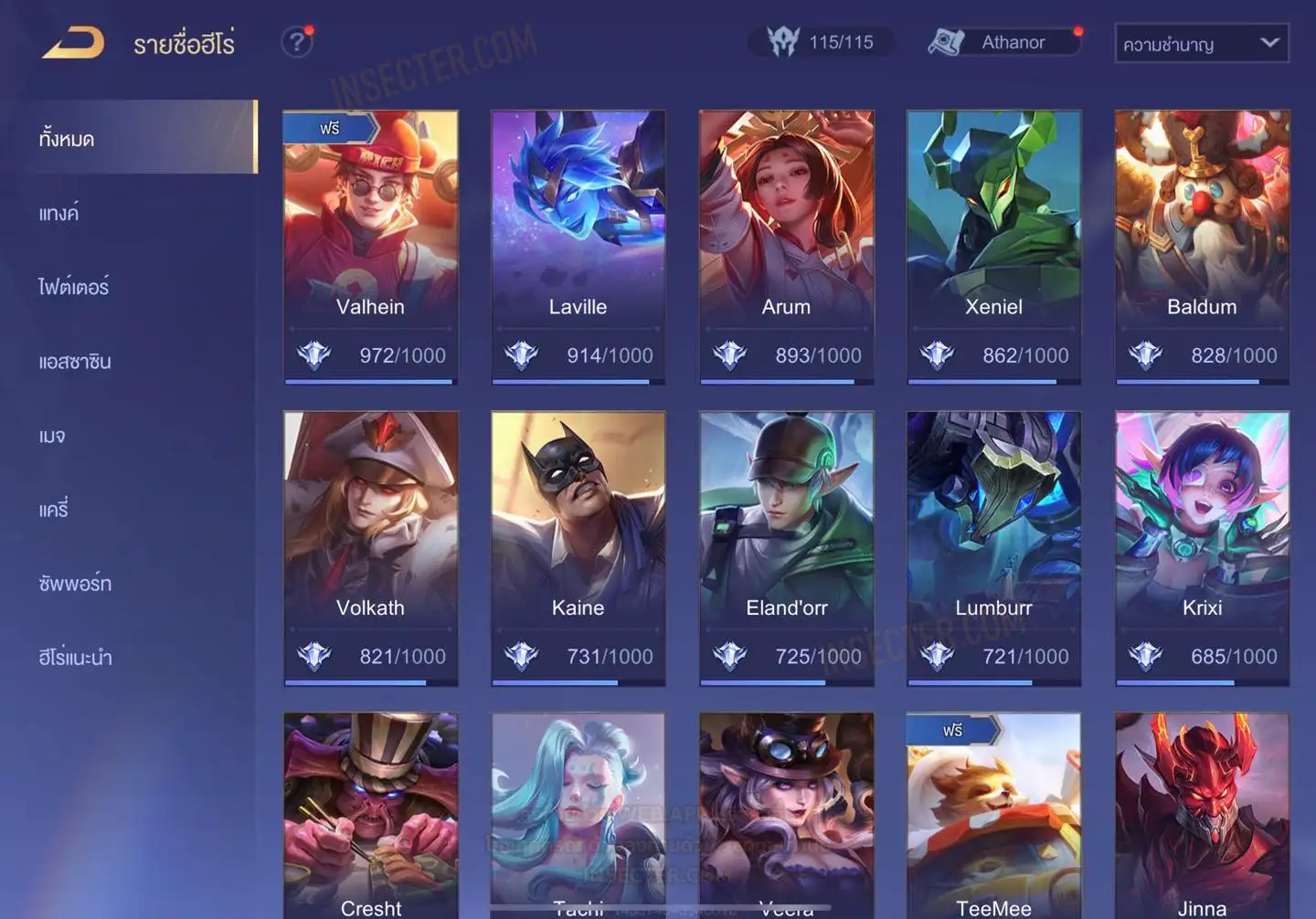Choose the Kaine hero card
Image resolution: width=1316 pixels, height=919 pixels.
coord(578,548)
